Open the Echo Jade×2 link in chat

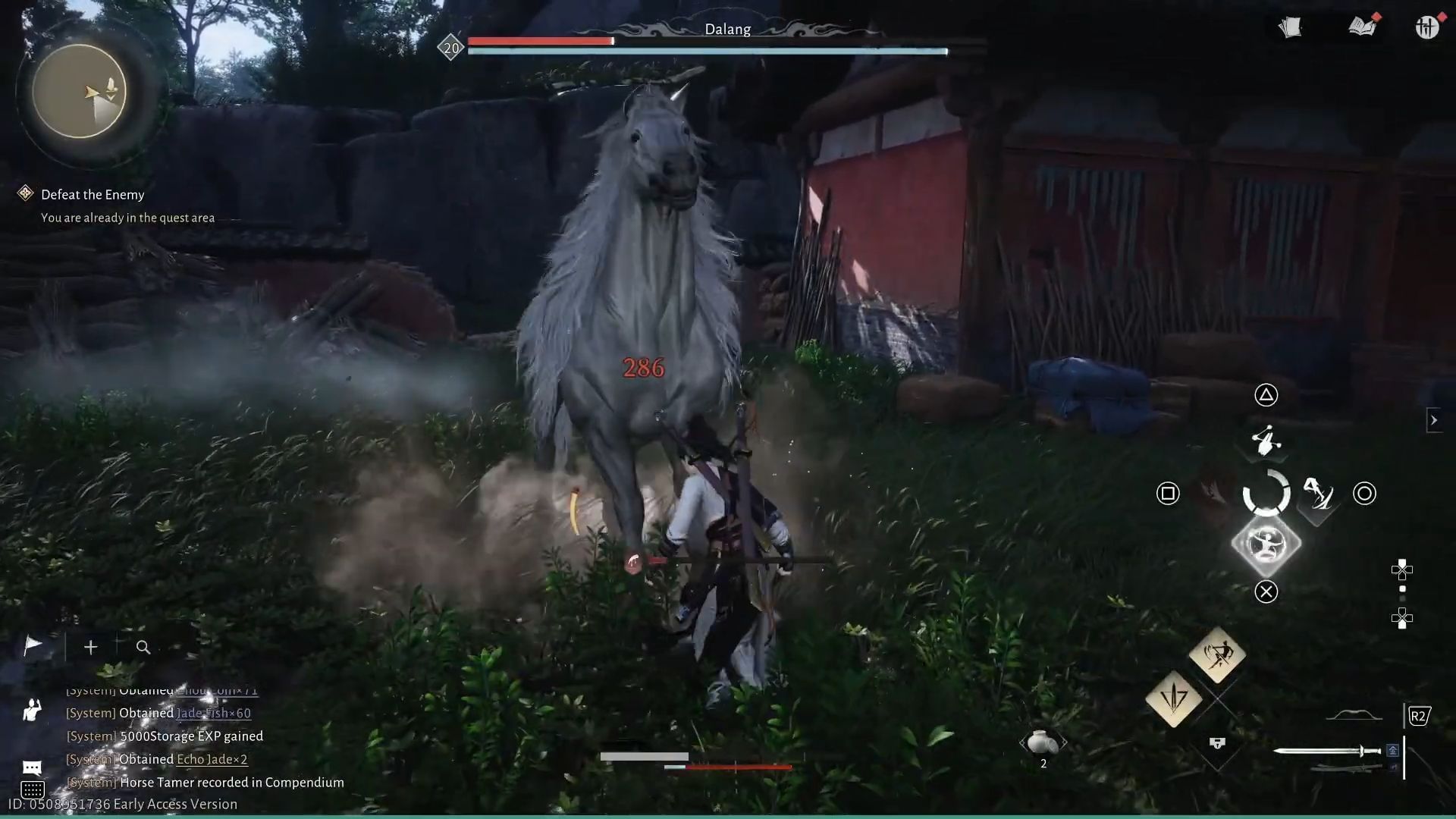click(x=212, y=759)
